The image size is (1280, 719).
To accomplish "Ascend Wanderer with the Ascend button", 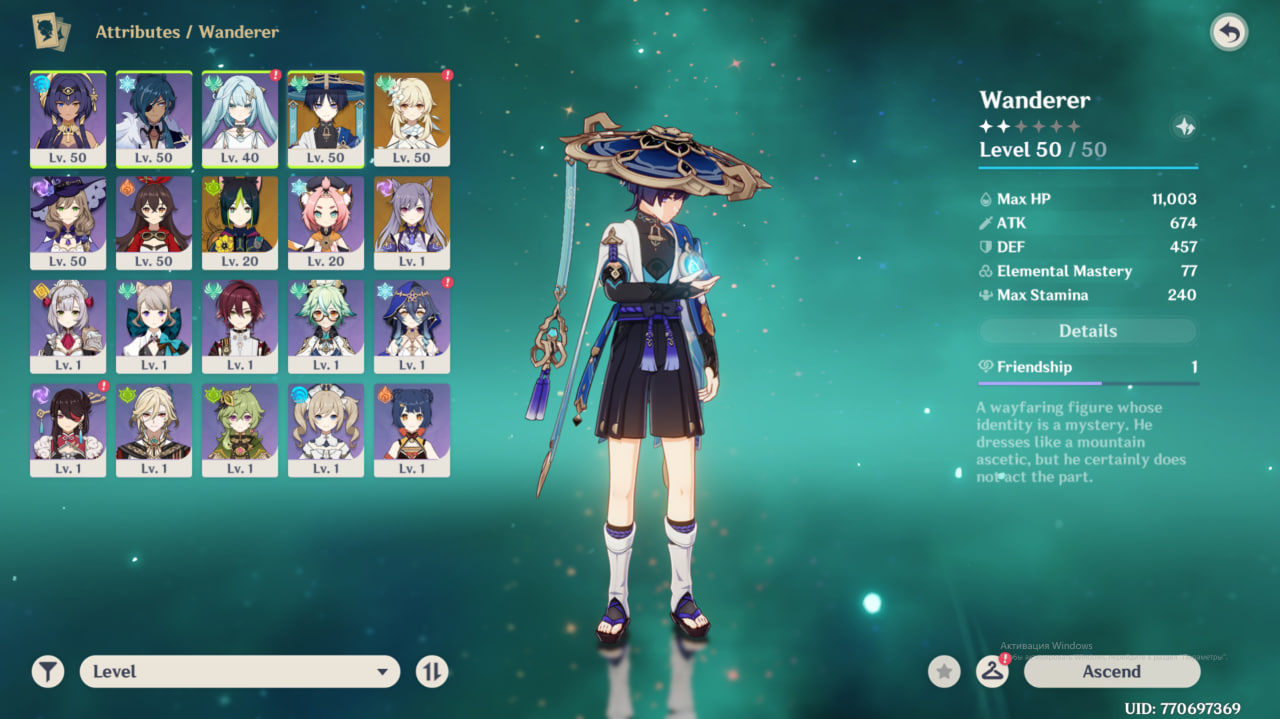I will tap(1111, 672).
